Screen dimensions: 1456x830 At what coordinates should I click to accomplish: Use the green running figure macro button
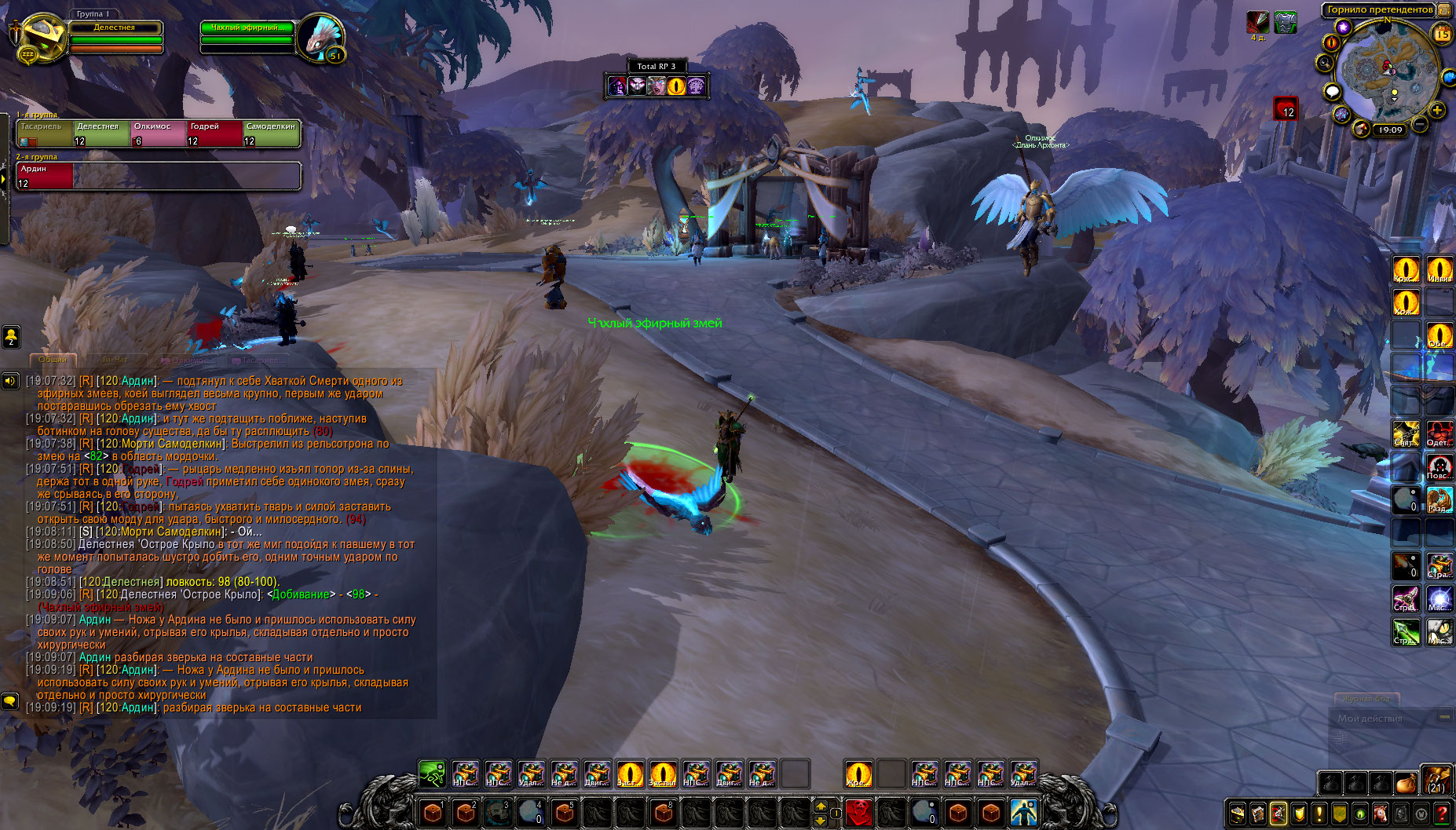click(432, 774)
